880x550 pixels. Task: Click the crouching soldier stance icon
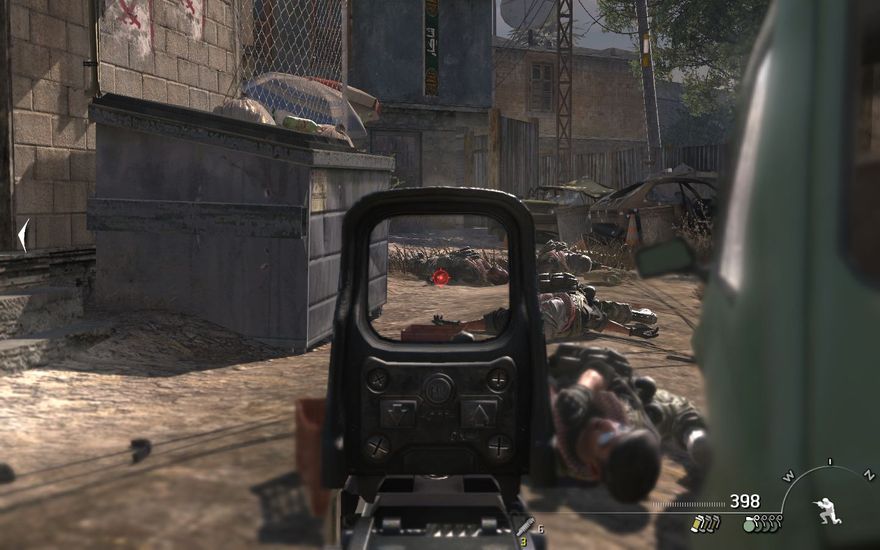828,510
